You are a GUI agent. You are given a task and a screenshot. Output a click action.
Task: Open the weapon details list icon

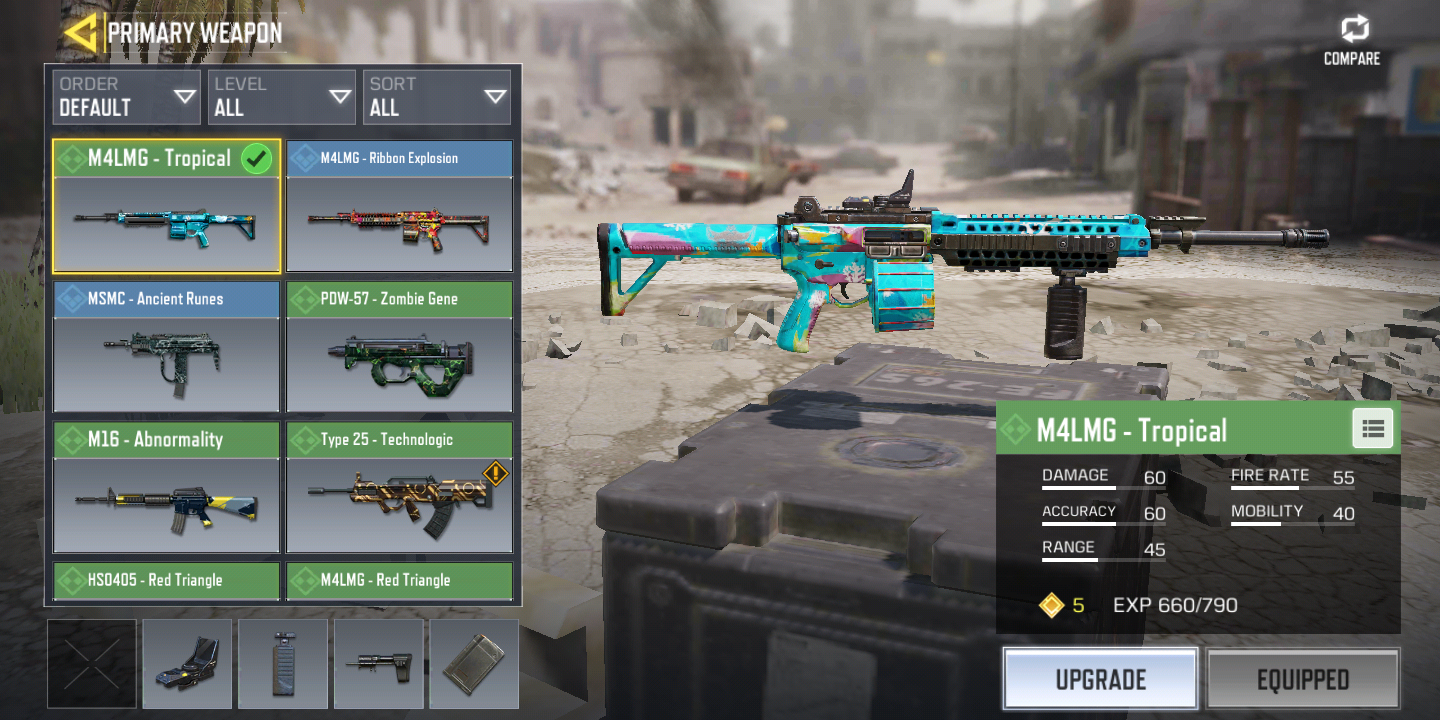(x=1373, y=429)
